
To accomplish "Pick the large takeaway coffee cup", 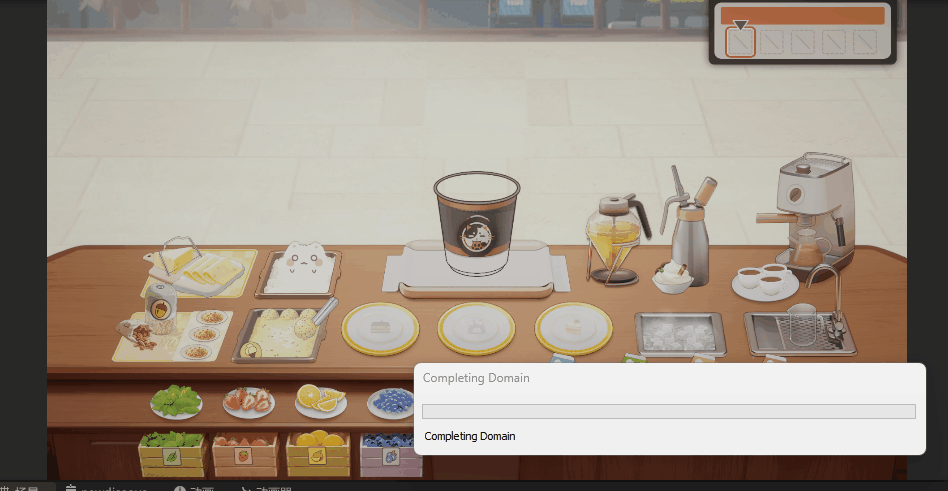I will tap(477, 225).
